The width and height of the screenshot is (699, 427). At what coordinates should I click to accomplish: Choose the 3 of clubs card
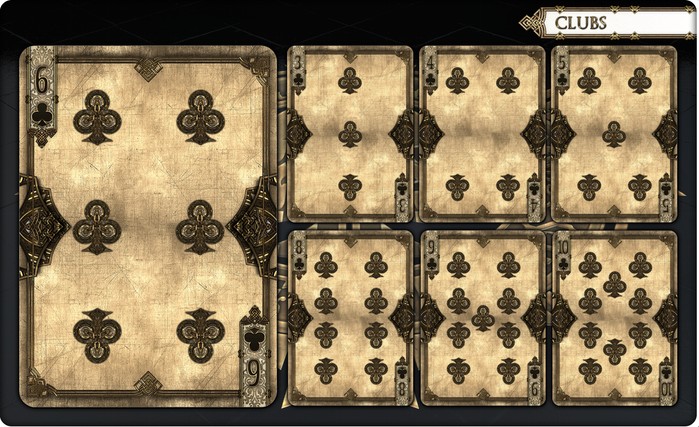[349, 133]
